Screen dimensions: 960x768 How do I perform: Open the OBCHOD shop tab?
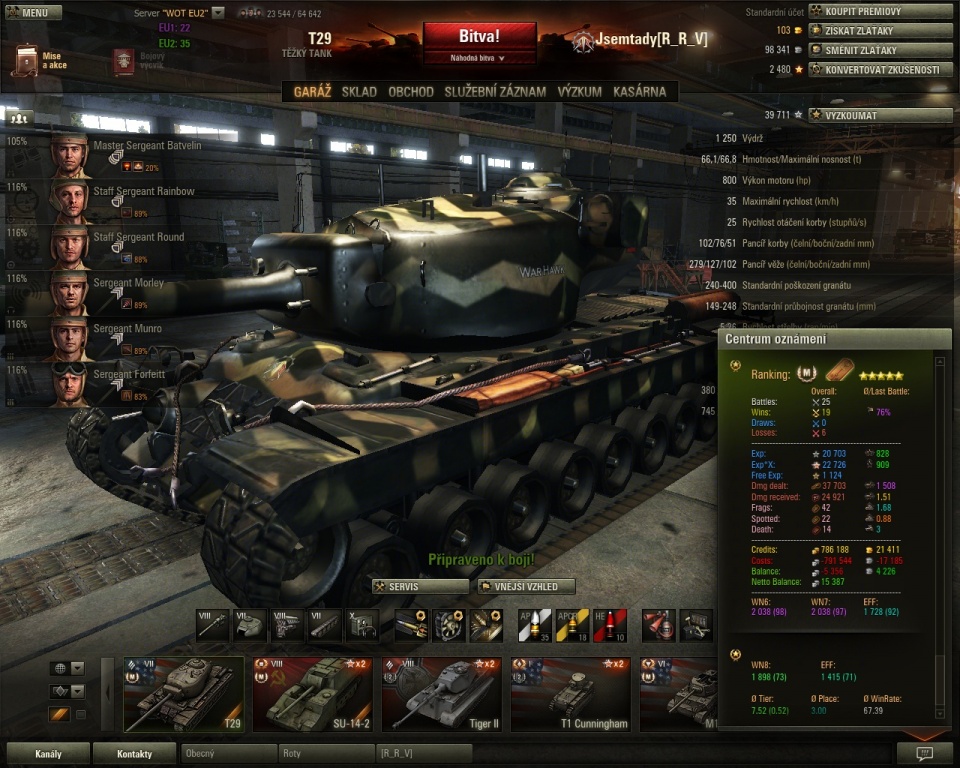[411, 92]
